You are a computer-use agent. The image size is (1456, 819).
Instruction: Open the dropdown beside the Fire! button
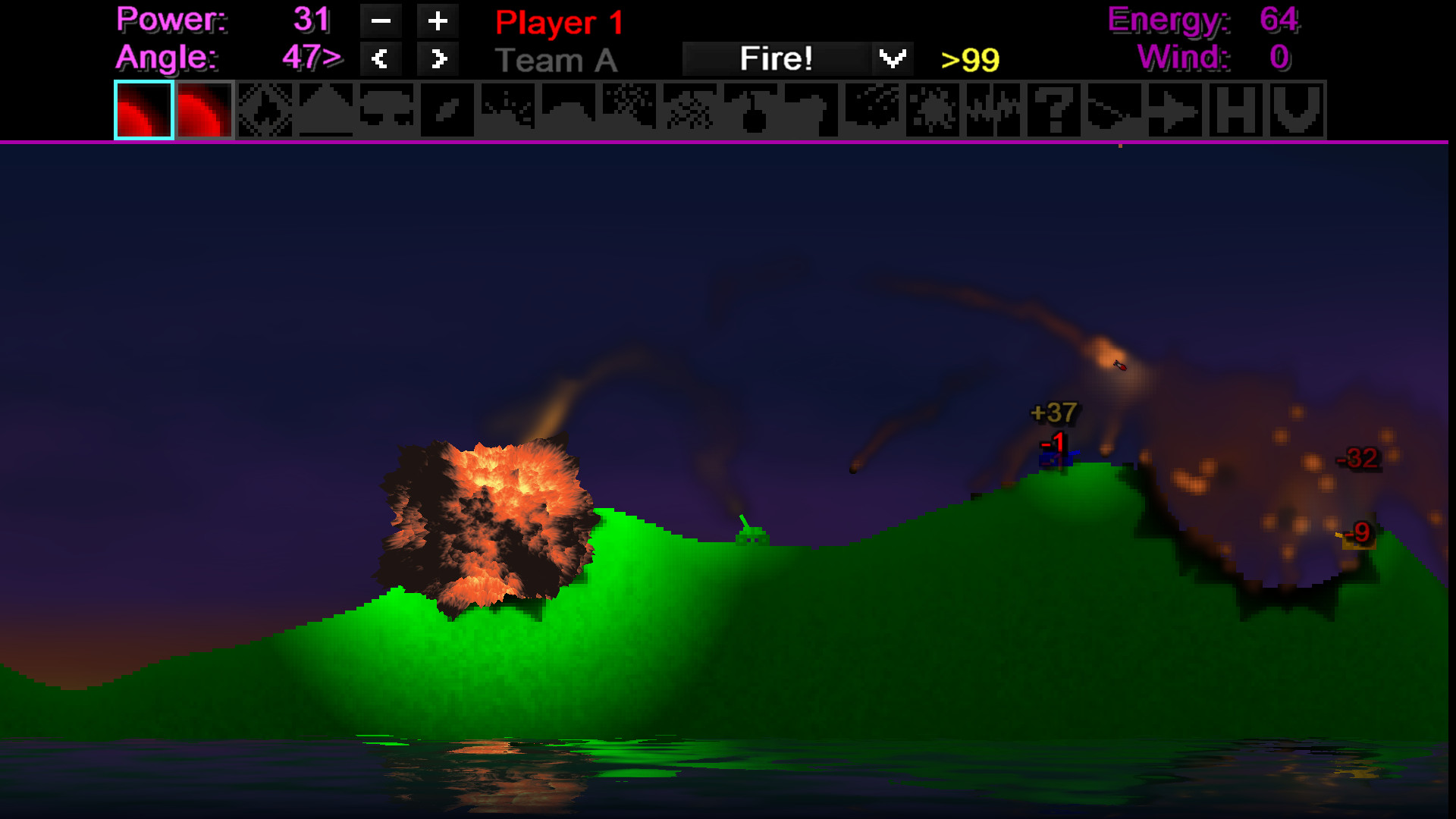pos(893,57)
